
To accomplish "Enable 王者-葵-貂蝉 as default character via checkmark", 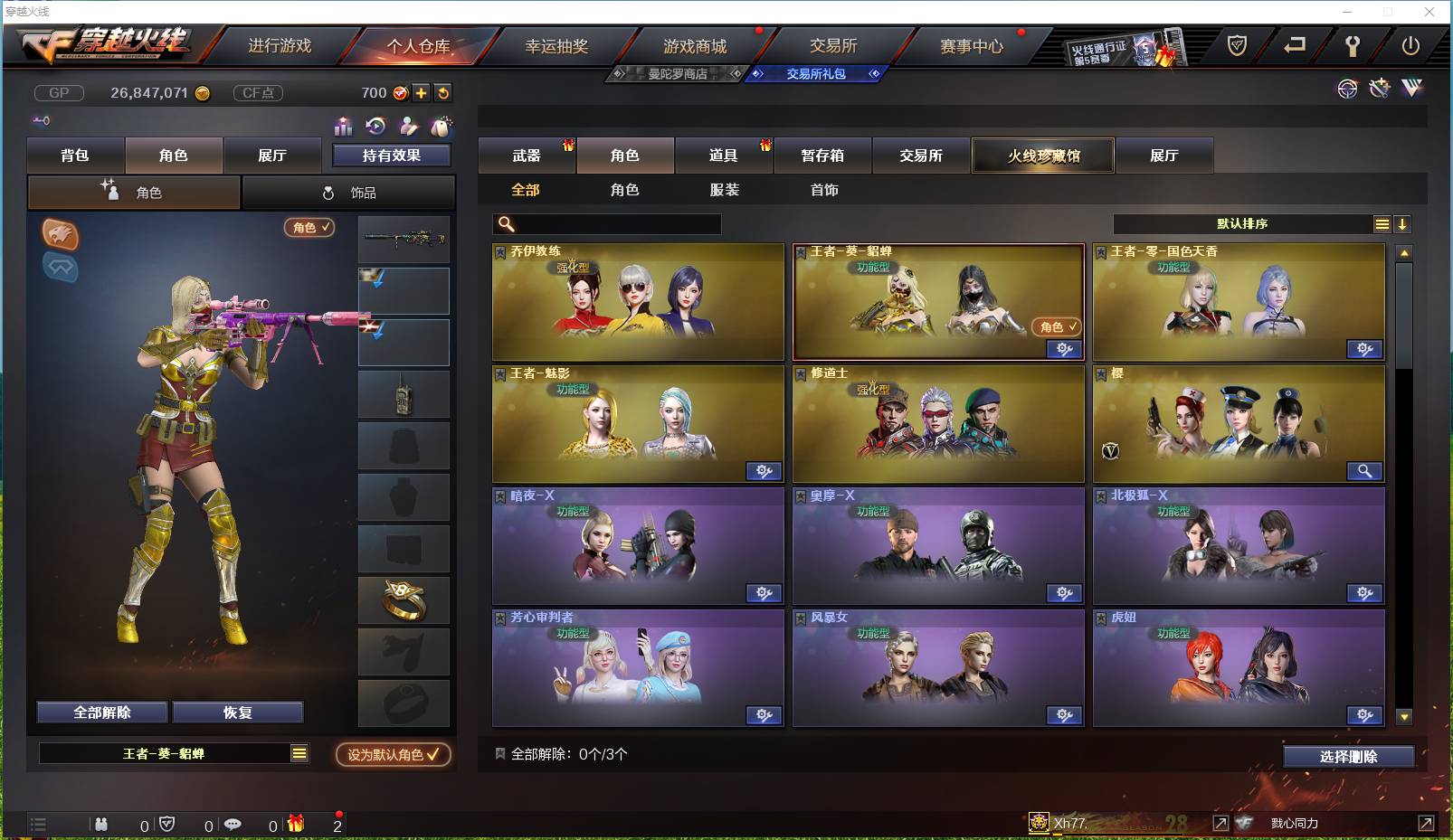I will pos(392,756).
